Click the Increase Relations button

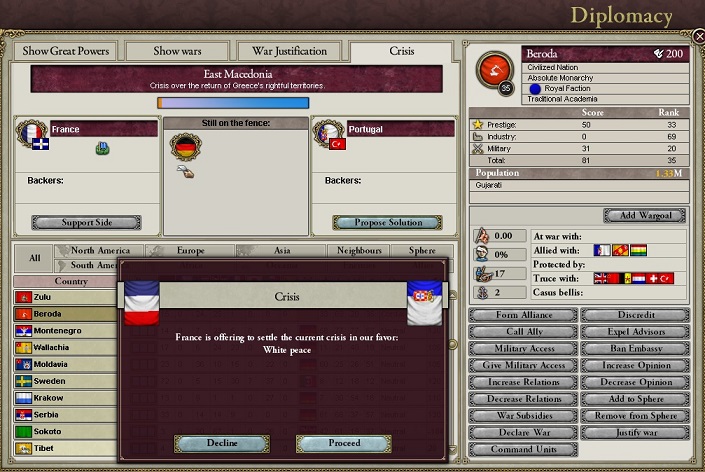521,382
